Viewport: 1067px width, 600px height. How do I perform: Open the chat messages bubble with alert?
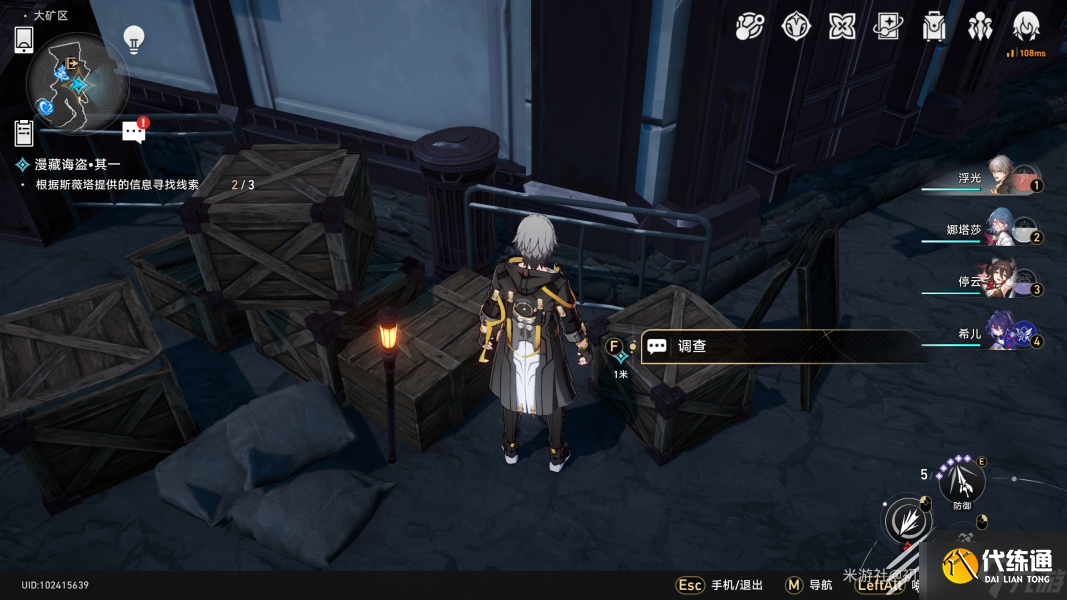134,131
